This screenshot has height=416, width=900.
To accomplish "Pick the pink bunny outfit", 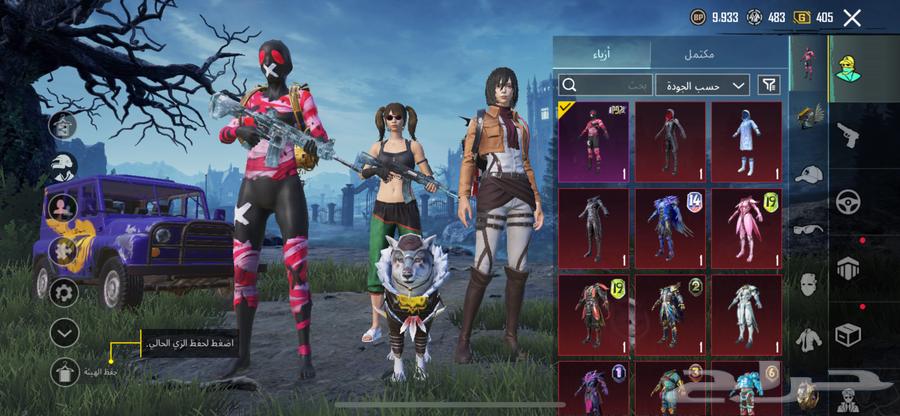I will (x=746, y=226).
